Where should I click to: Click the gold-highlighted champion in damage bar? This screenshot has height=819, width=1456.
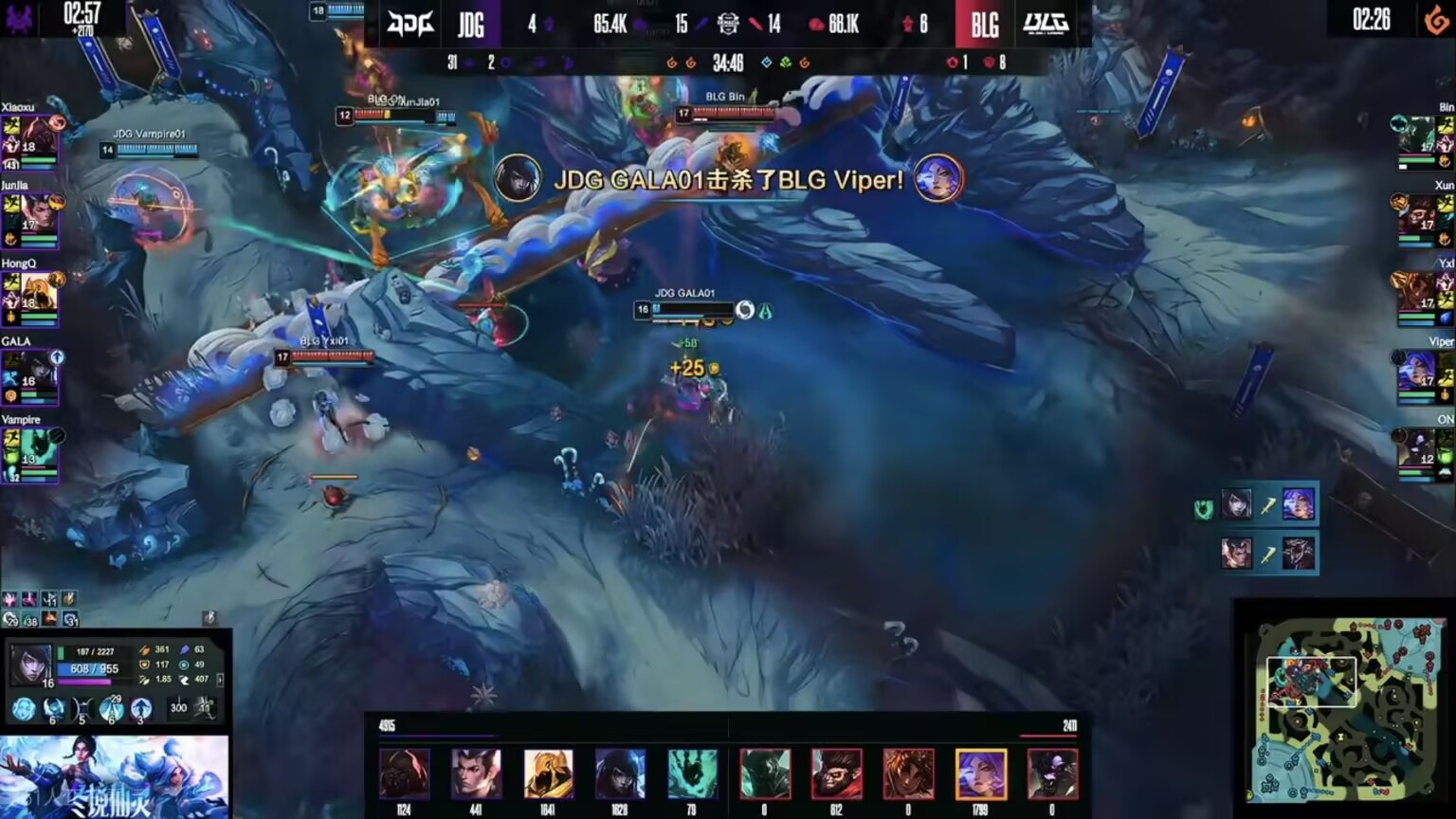[980, 773]
